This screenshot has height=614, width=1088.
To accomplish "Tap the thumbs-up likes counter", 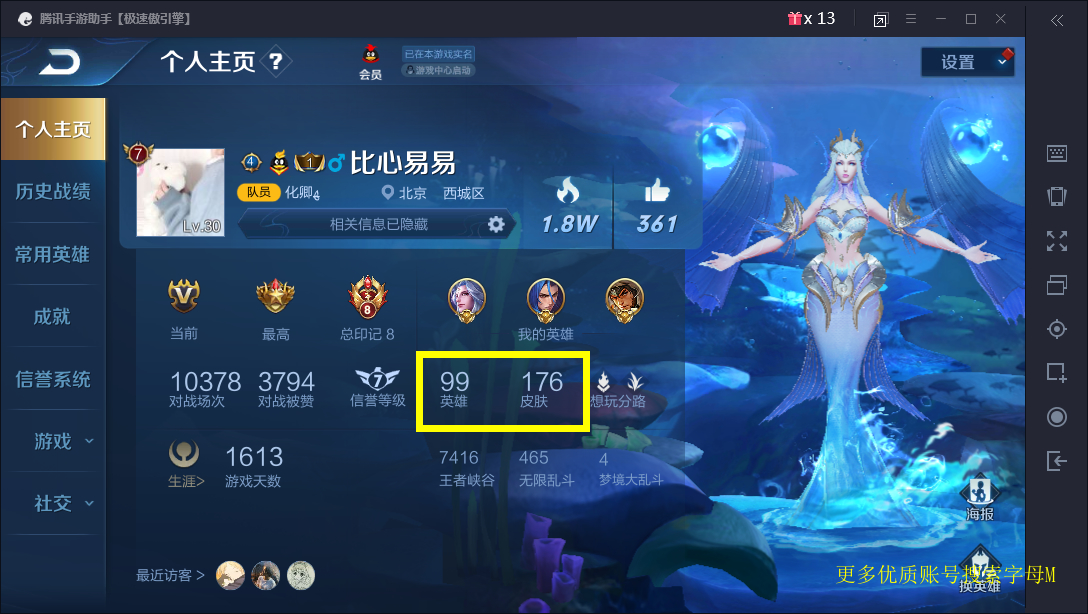I will tap(657, 207).
